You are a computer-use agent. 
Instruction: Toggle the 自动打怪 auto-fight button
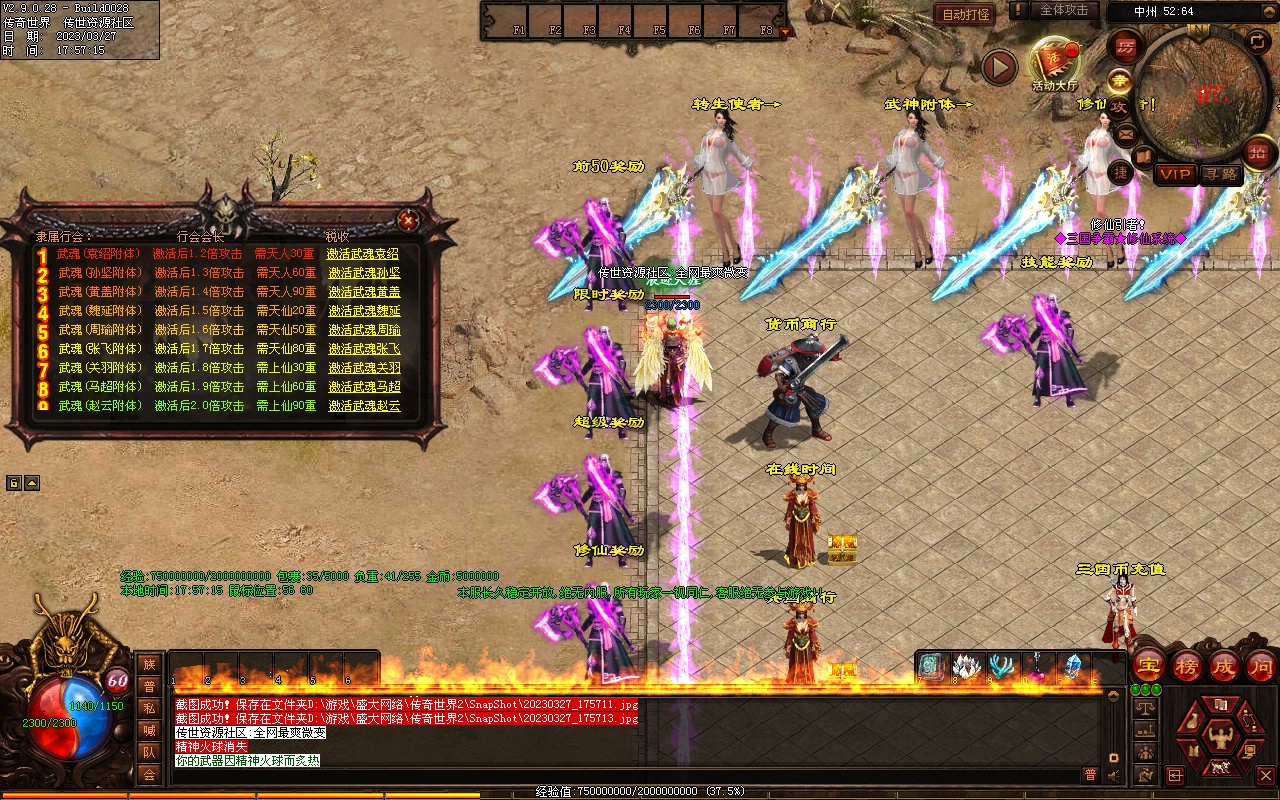[965, 14]
